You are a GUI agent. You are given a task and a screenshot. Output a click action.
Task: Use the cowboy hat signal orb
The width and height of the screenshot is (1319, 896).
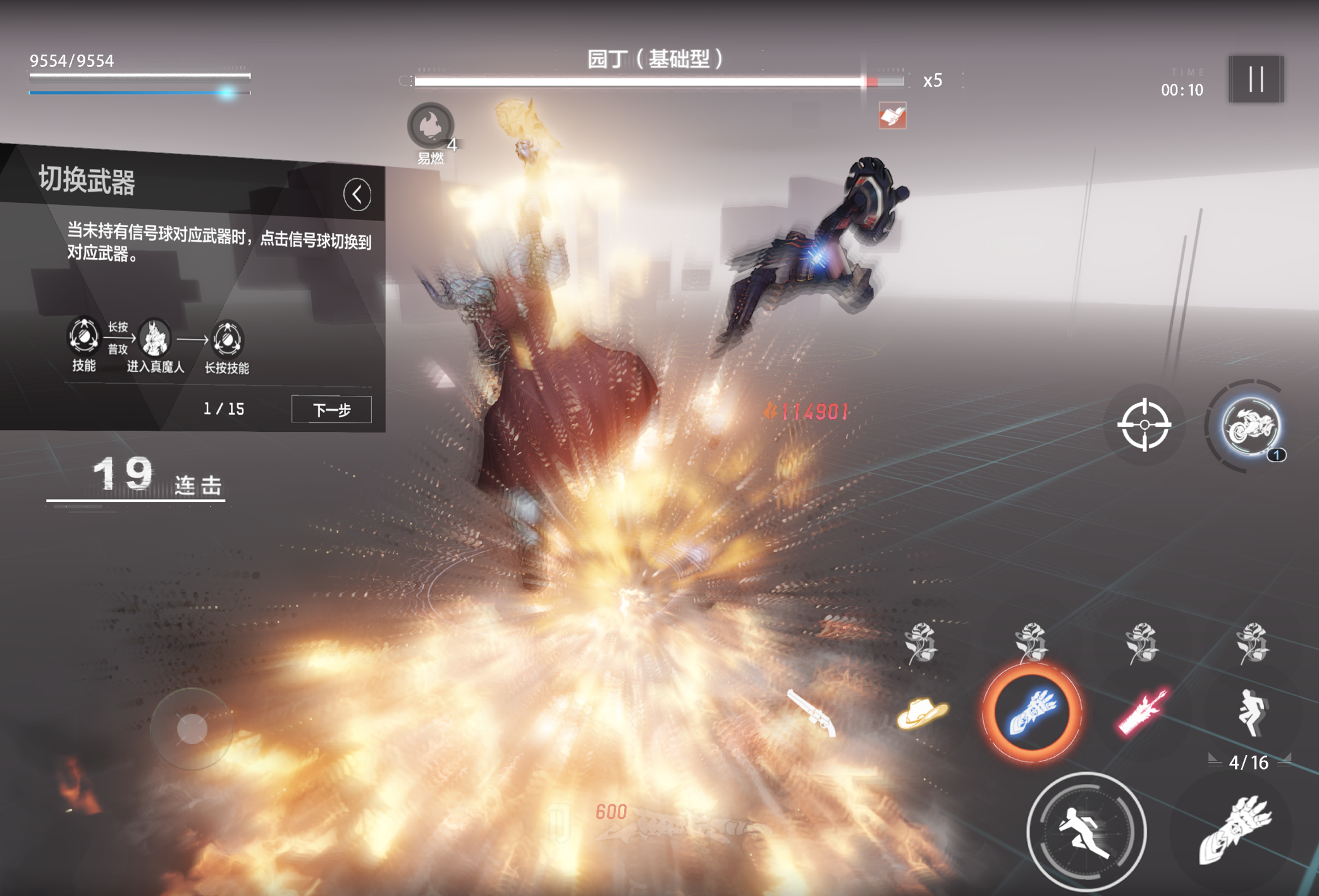(922, 713)
